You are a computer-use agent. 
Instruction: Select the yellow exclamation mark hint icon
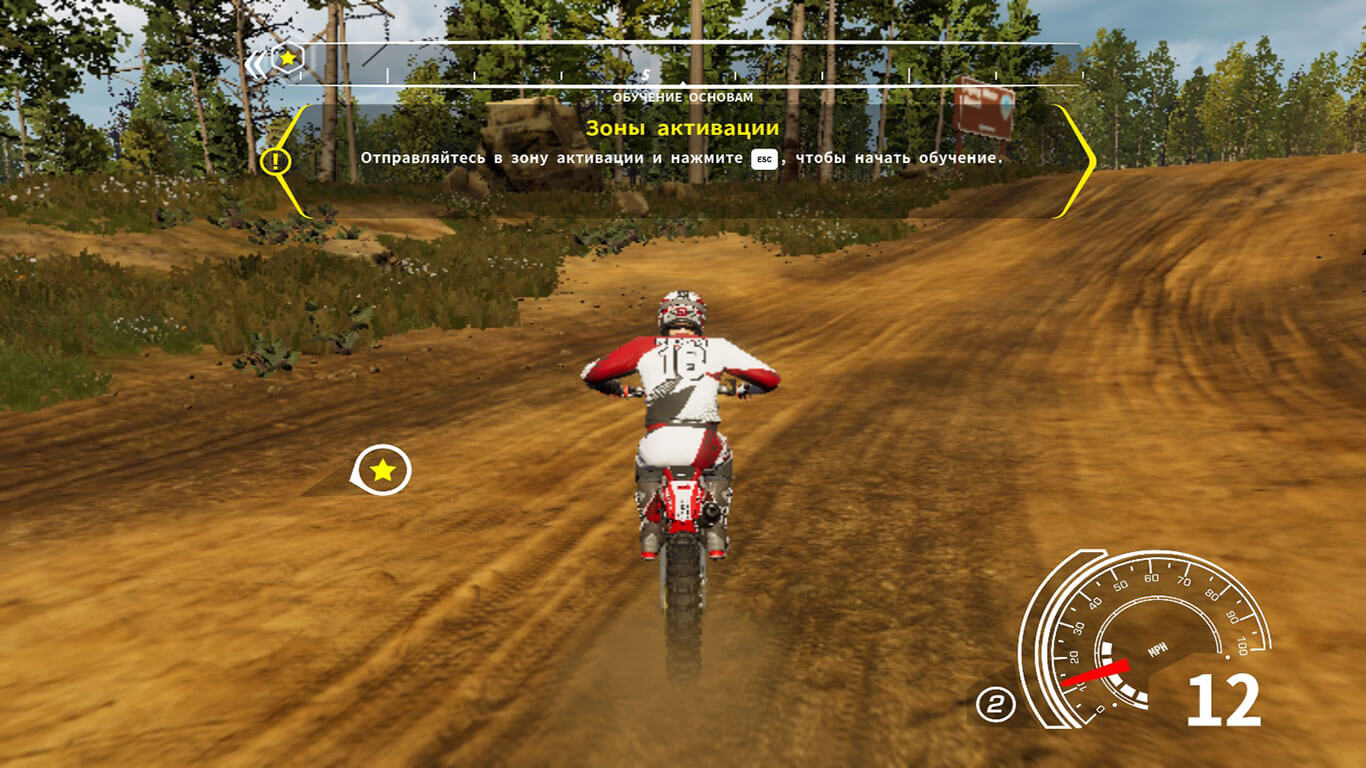click(x=274, y=160)
